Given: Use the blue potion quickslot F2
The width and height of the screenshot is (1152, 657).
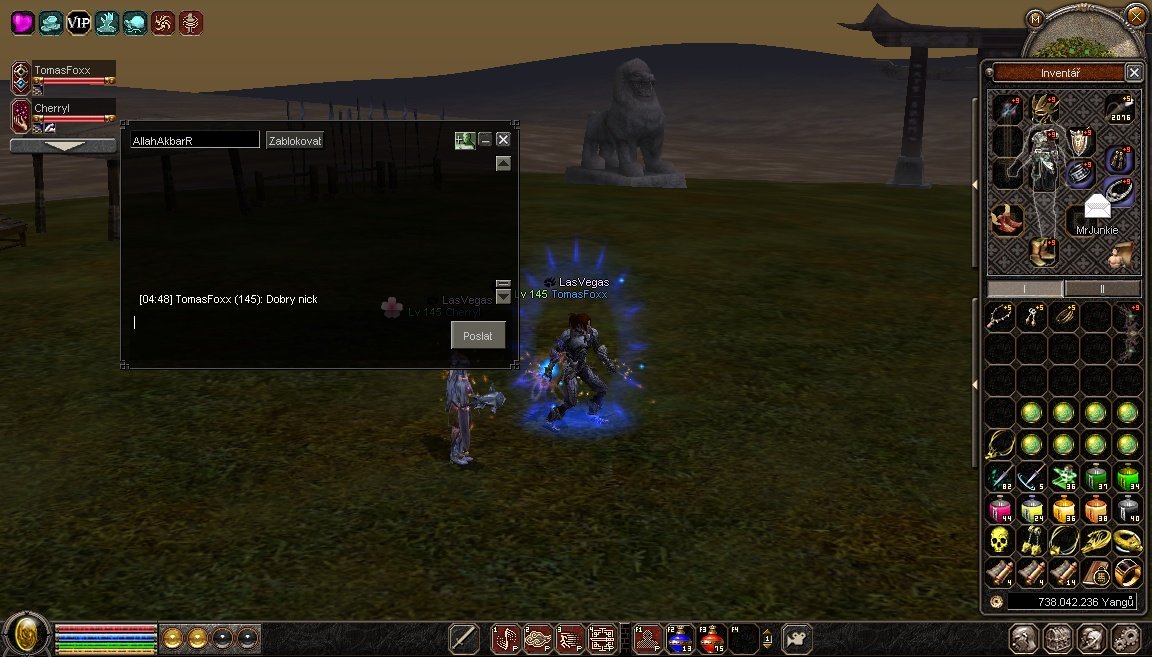Looking at the screenshot, I should 681,637.
